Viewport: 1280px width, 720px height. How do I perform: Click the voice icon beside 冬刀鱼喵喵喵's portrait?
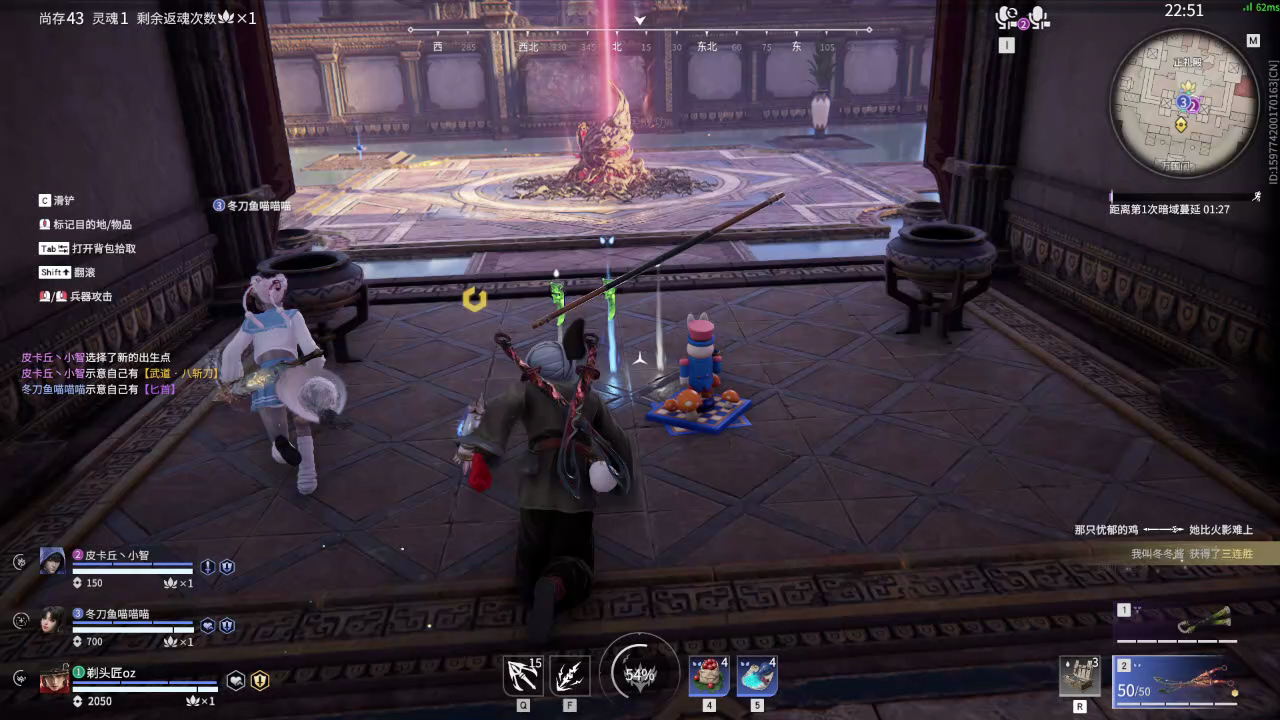pos(20,621)
